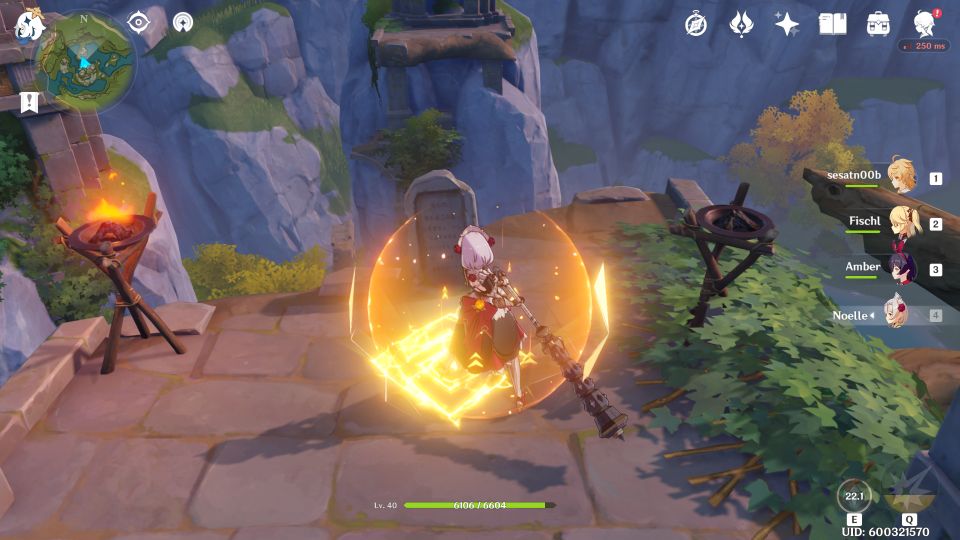Screen dimensions: 960x540
Task: Toggle the eye-shaped Elemental Sight icon
Action: (x=138, y=23)
